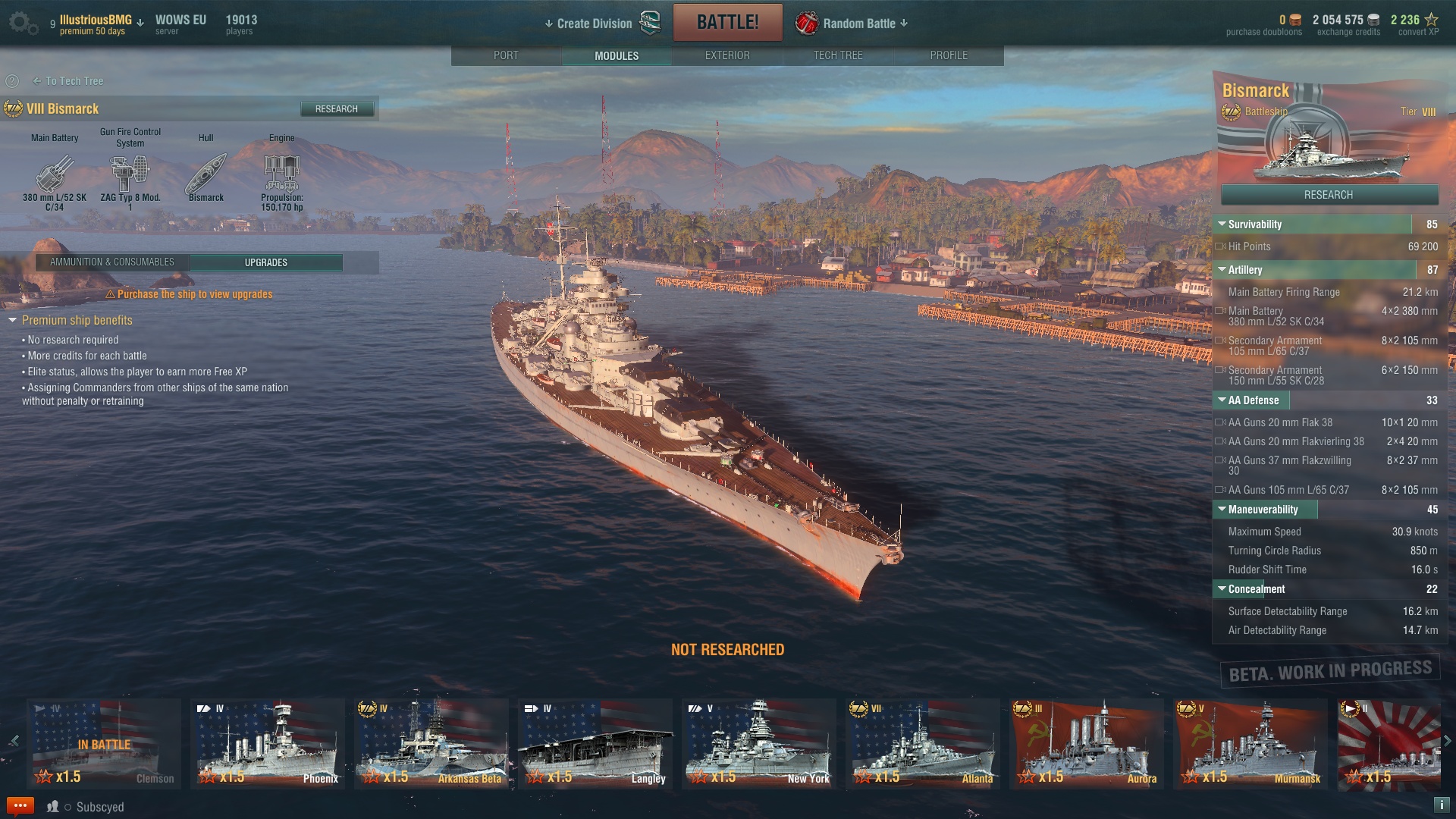Select the Murmansk ship in the carousel

[1250, 745]
